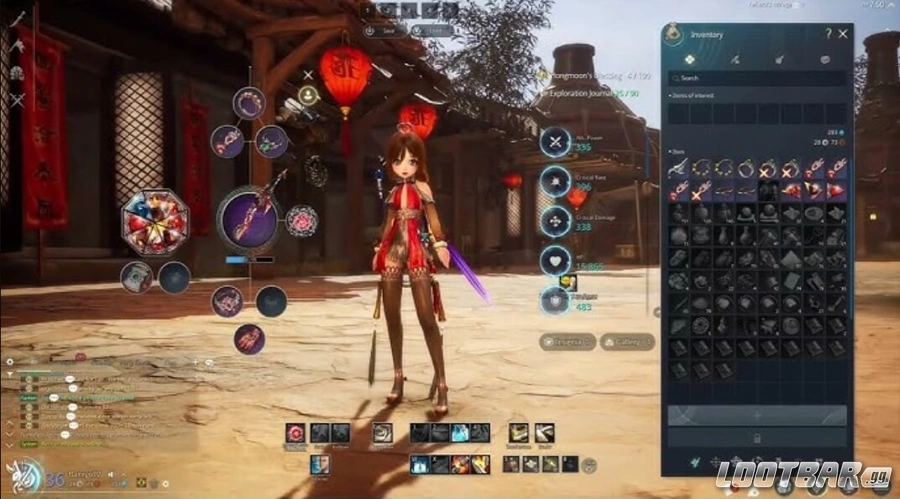The width and height of the screenshot is (900, 499).
Task: Open the chat tab in inventory header
Action: tap(825, 60)
